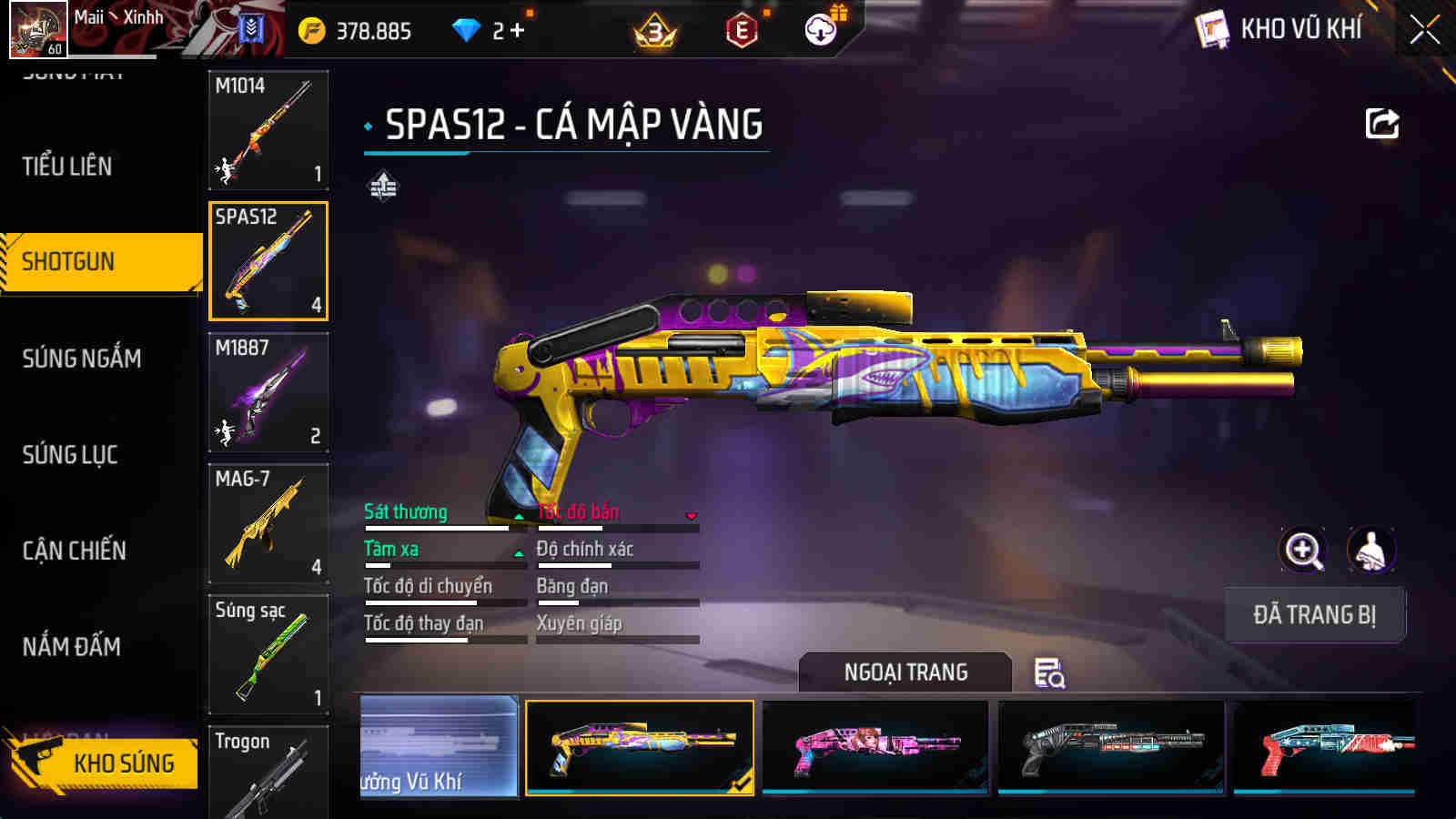
Task: Select the Tiểu Liên category
Action: point(67,167)
